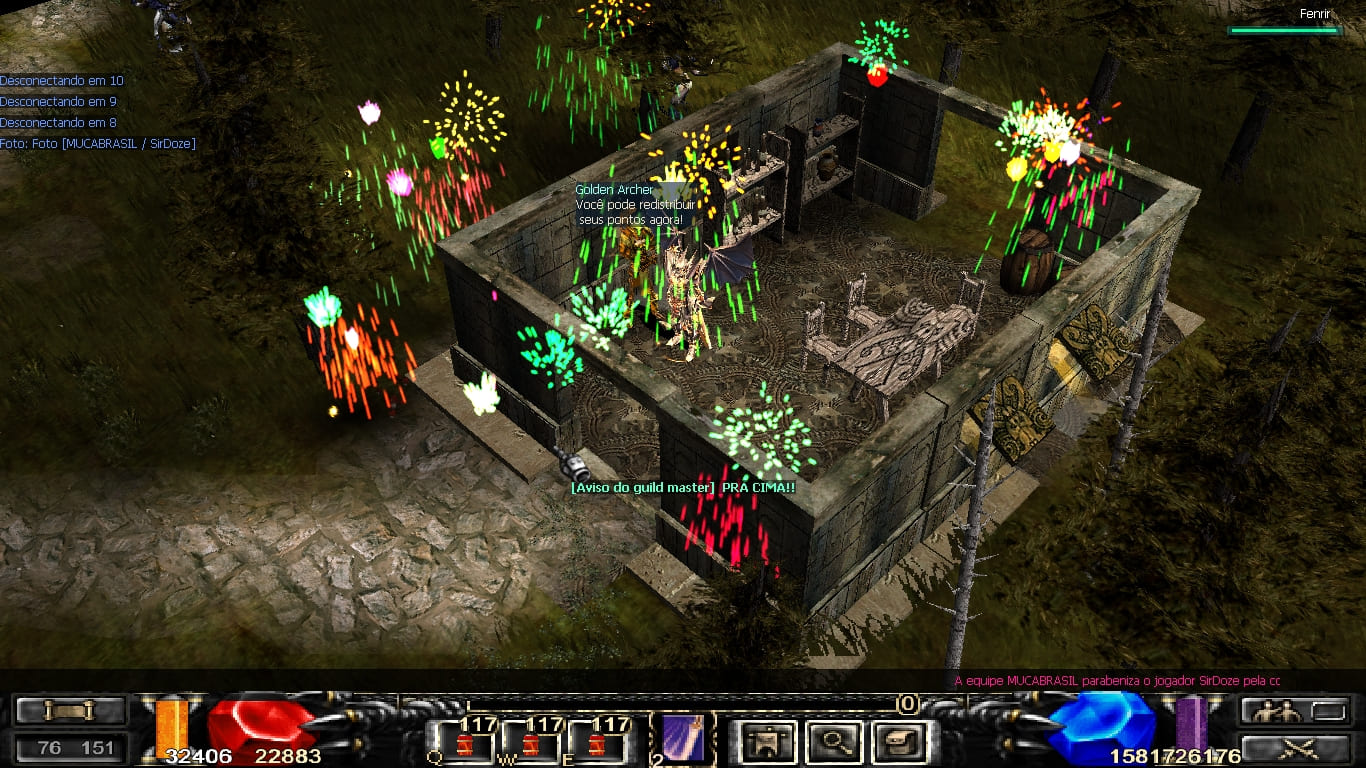The width and height of the screenshot is (1366, 768).
Task: Use the Q hotkey potion slot
Action: tap(464, 742)
